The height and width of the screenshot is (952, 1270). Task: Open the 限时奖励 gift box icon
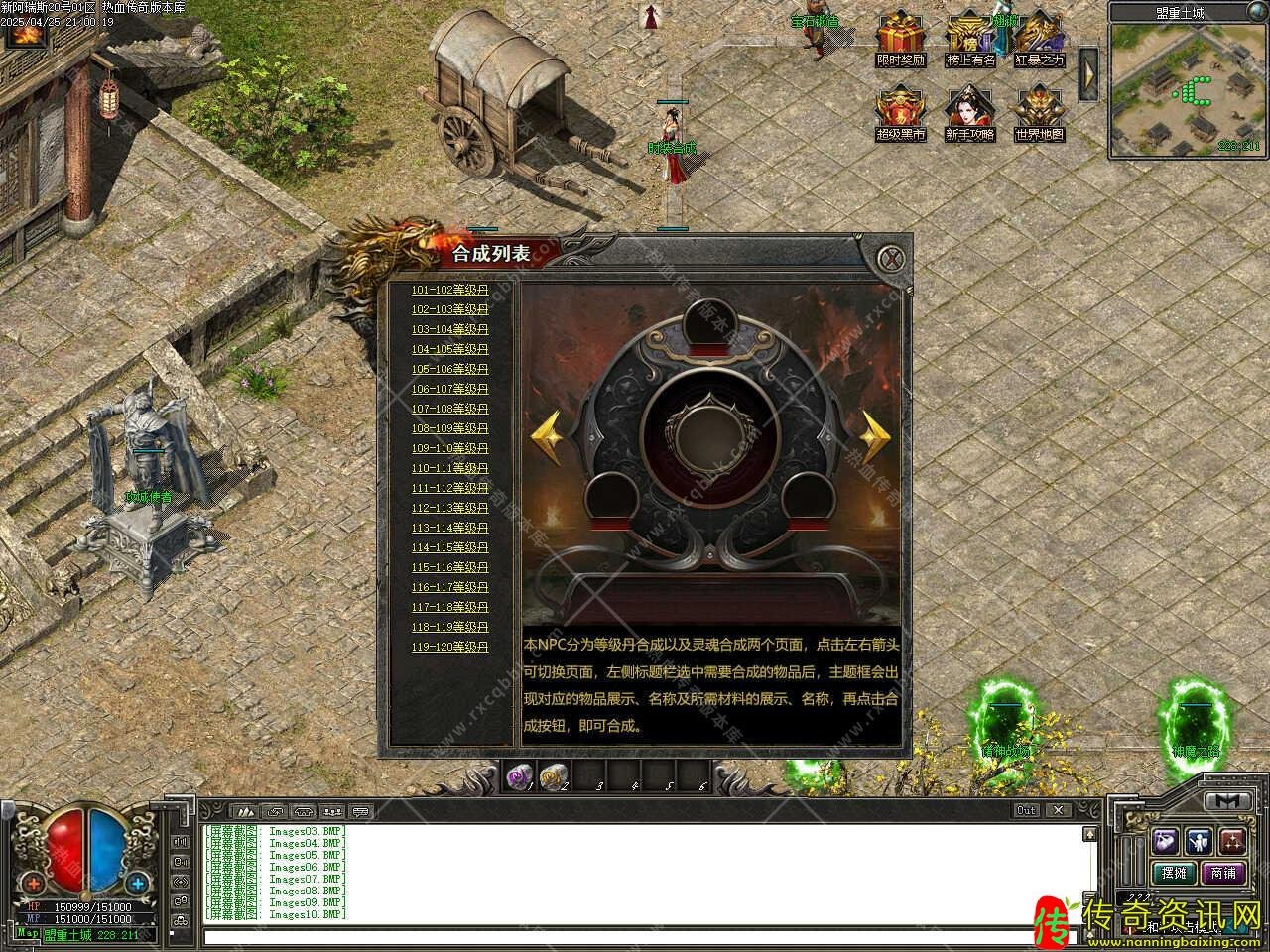[900, 33]
